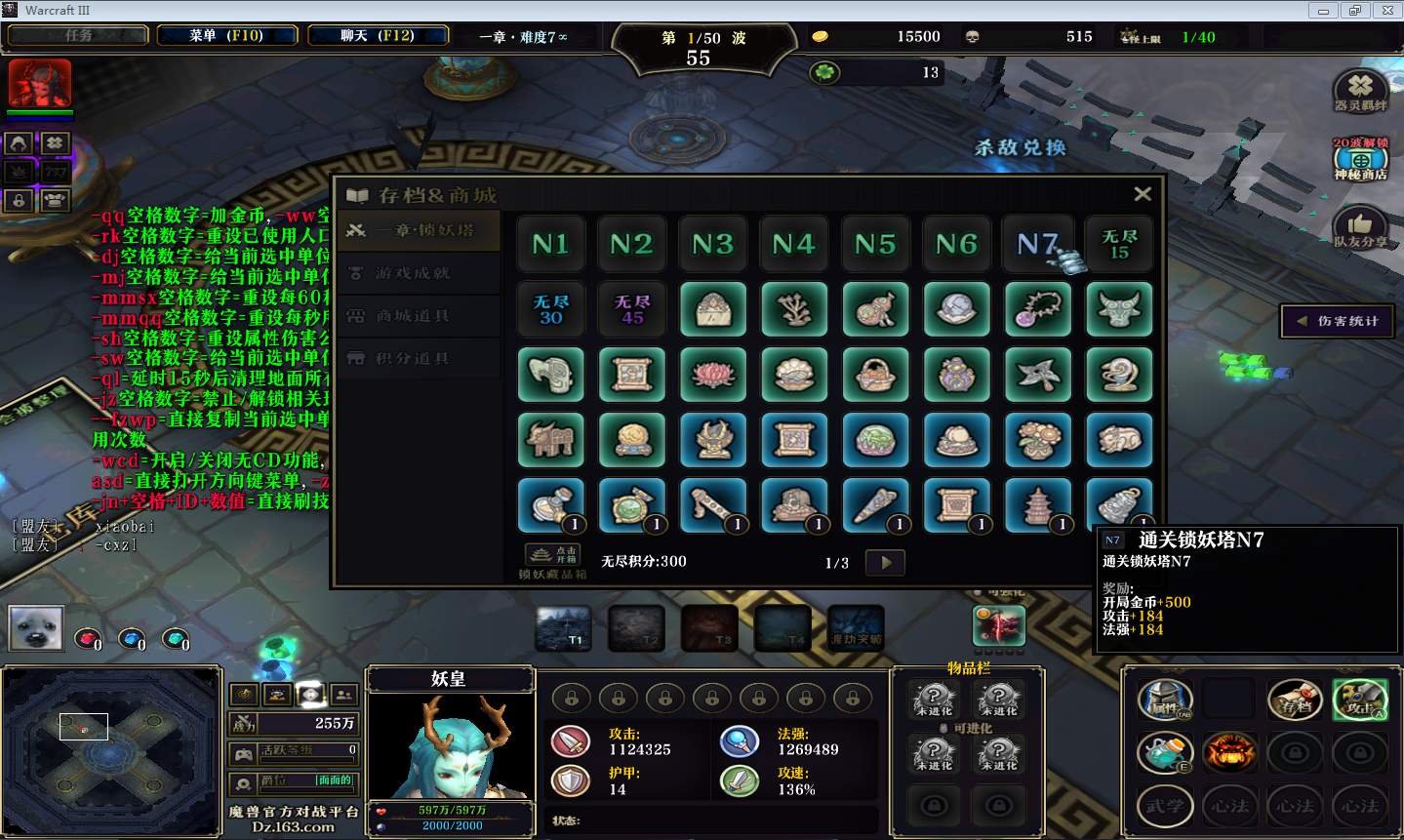Activate the 攻击 attack command
Viewport: 1404px width, 840px height.
coord(1360,700)
